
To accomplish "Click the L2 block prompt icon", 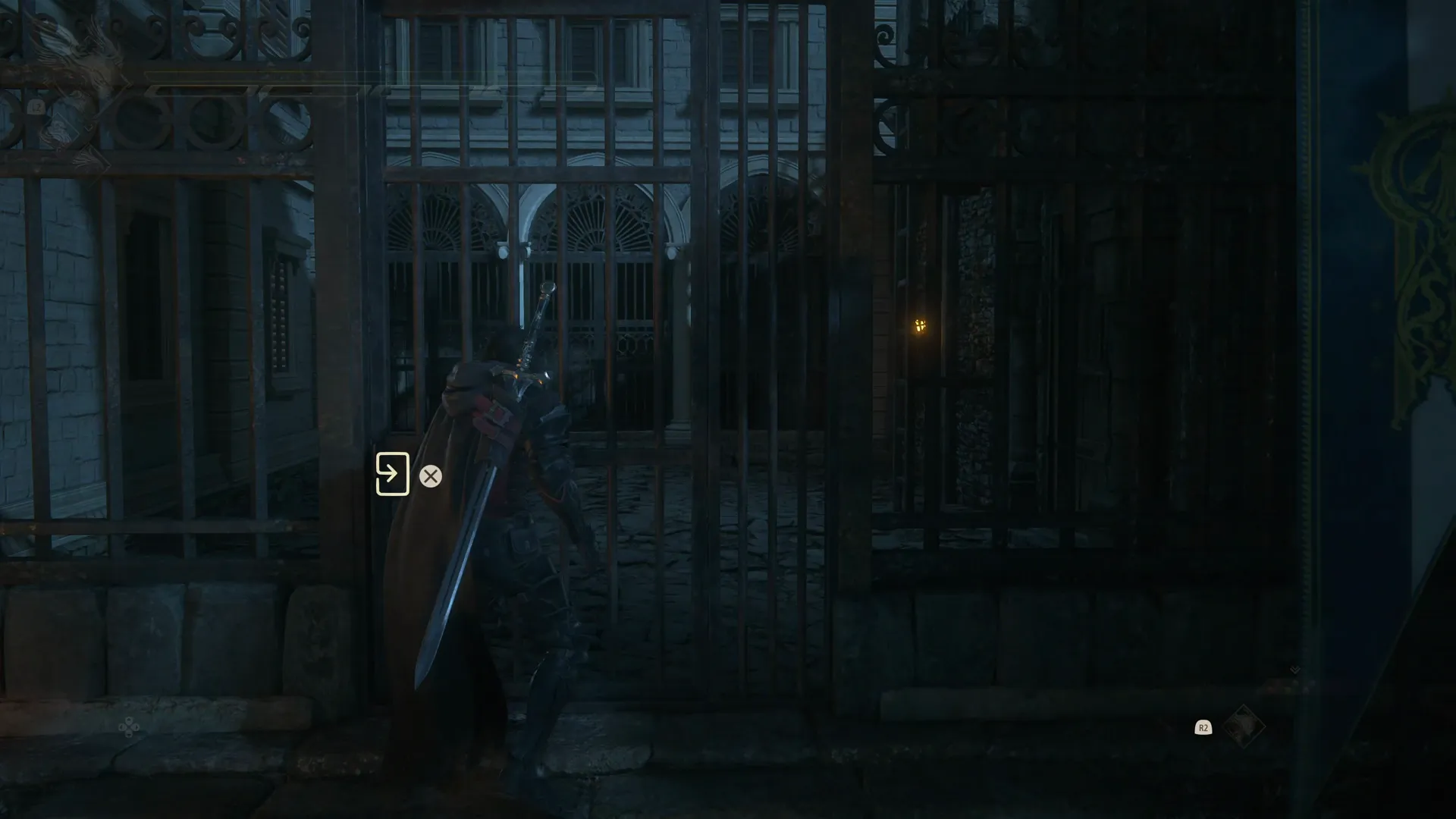I will tap(36, 106).
